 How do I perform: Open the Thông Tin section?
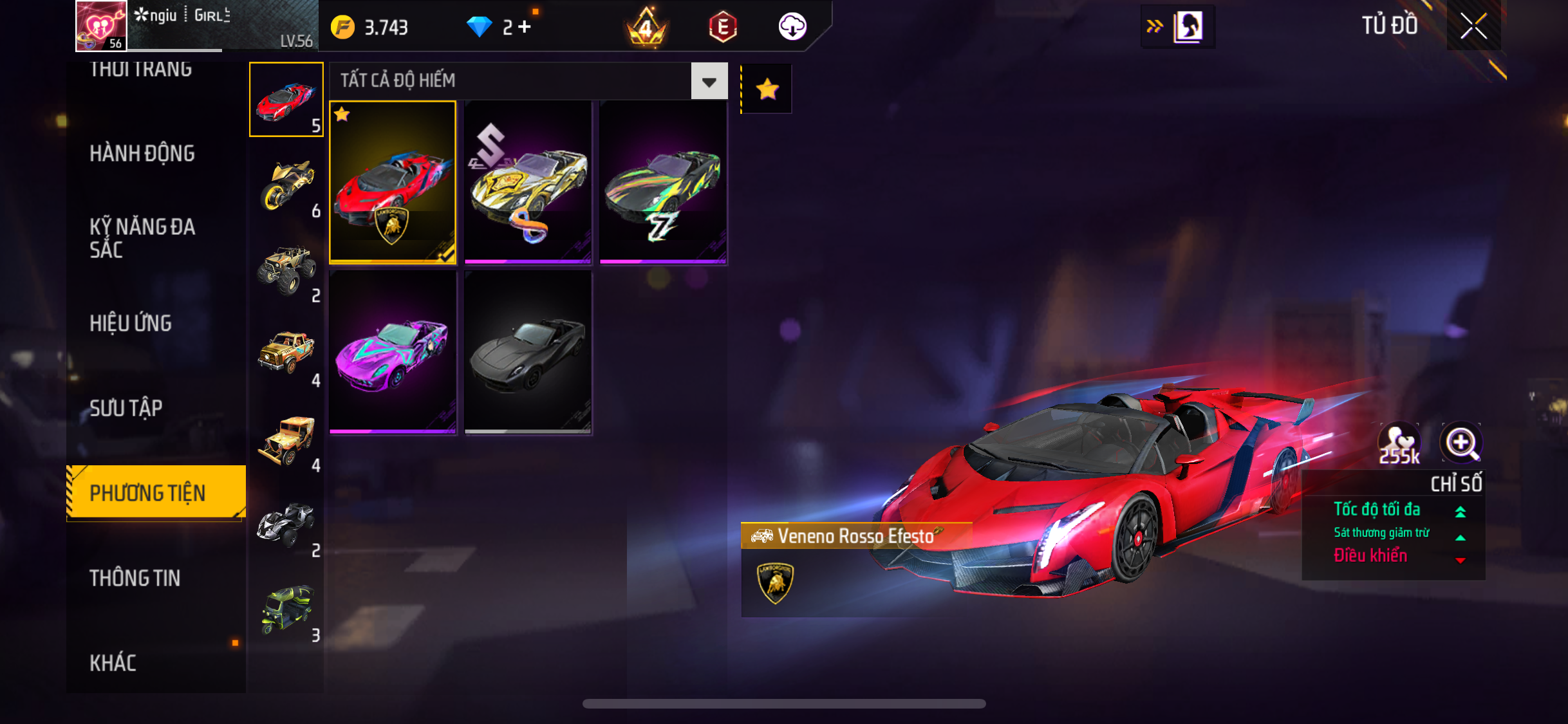[135, 578]
